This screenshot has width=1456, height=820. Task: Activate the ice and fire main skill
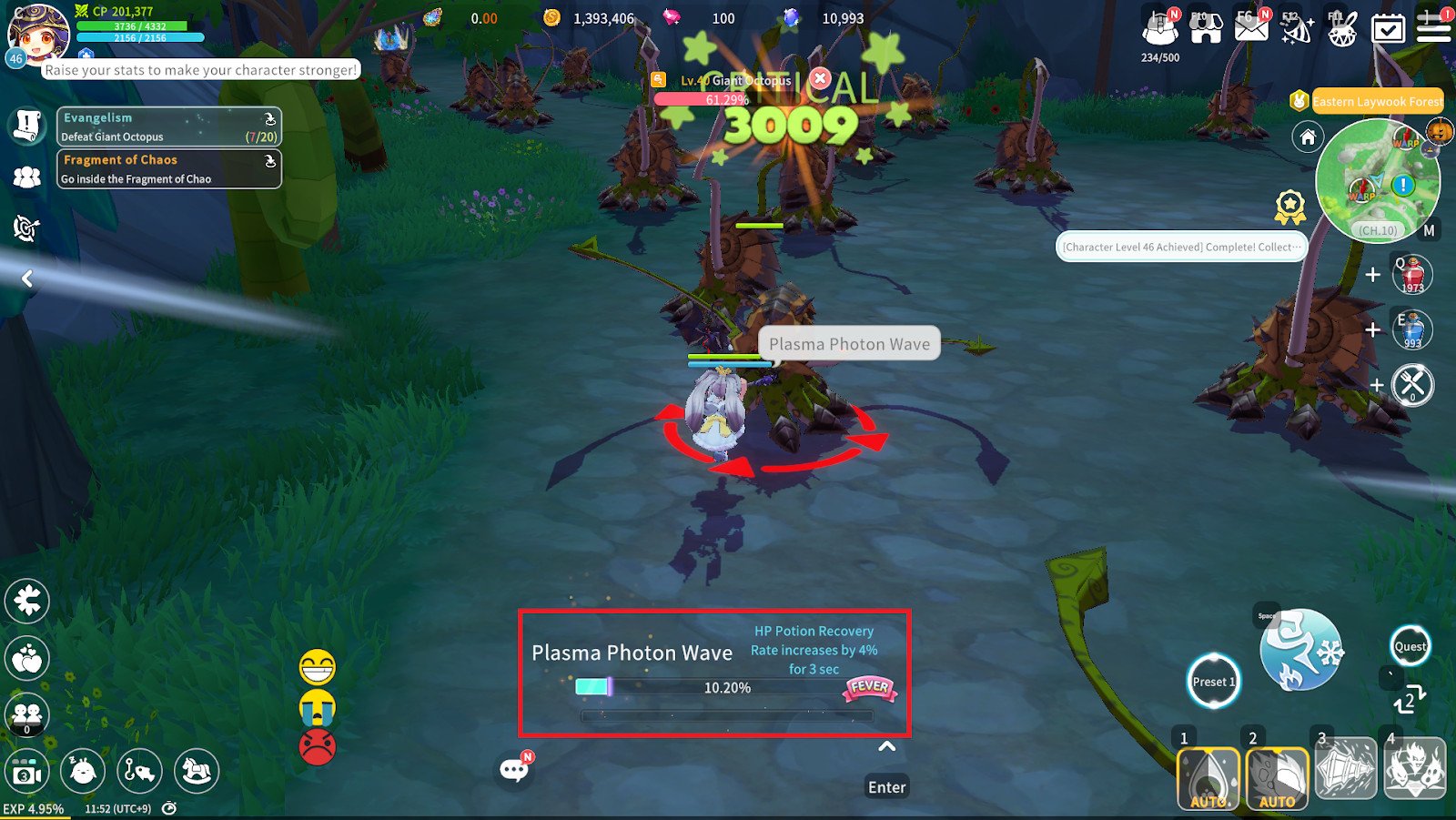[1300, 651]
